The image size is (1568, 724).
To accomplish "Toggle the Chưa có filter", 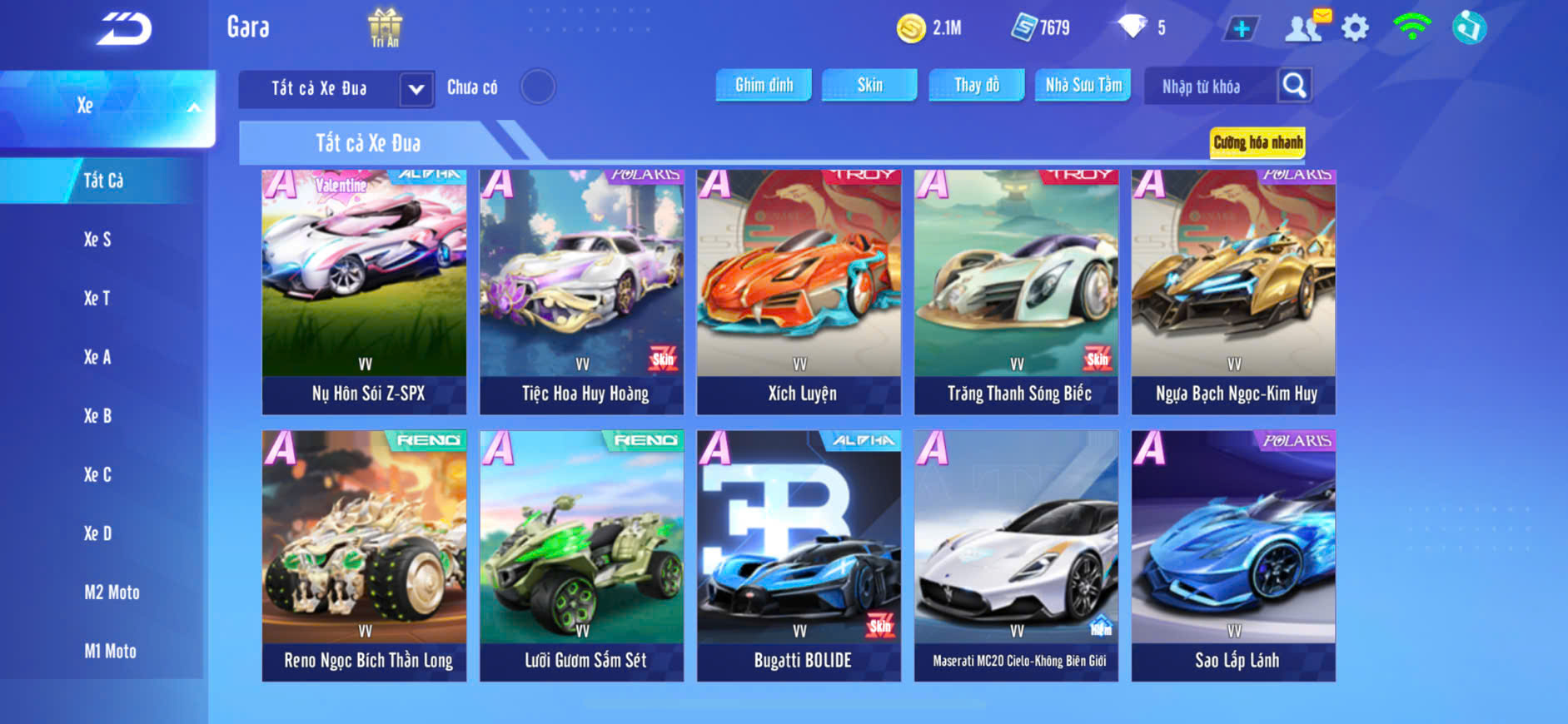I will [x=538, y=87].
